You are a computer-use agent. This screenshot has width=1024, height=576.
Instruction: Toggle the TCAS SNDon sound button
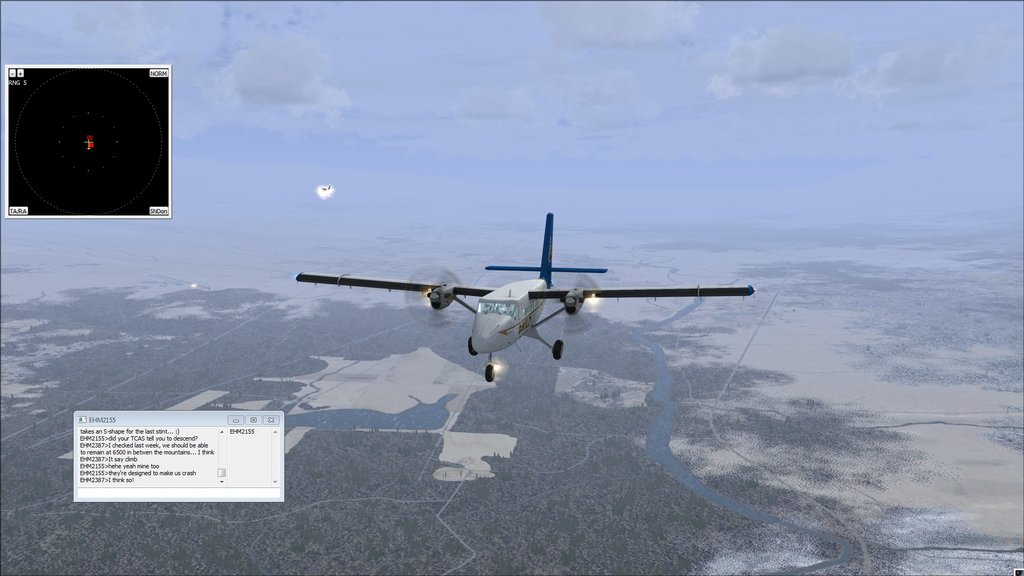158,211
